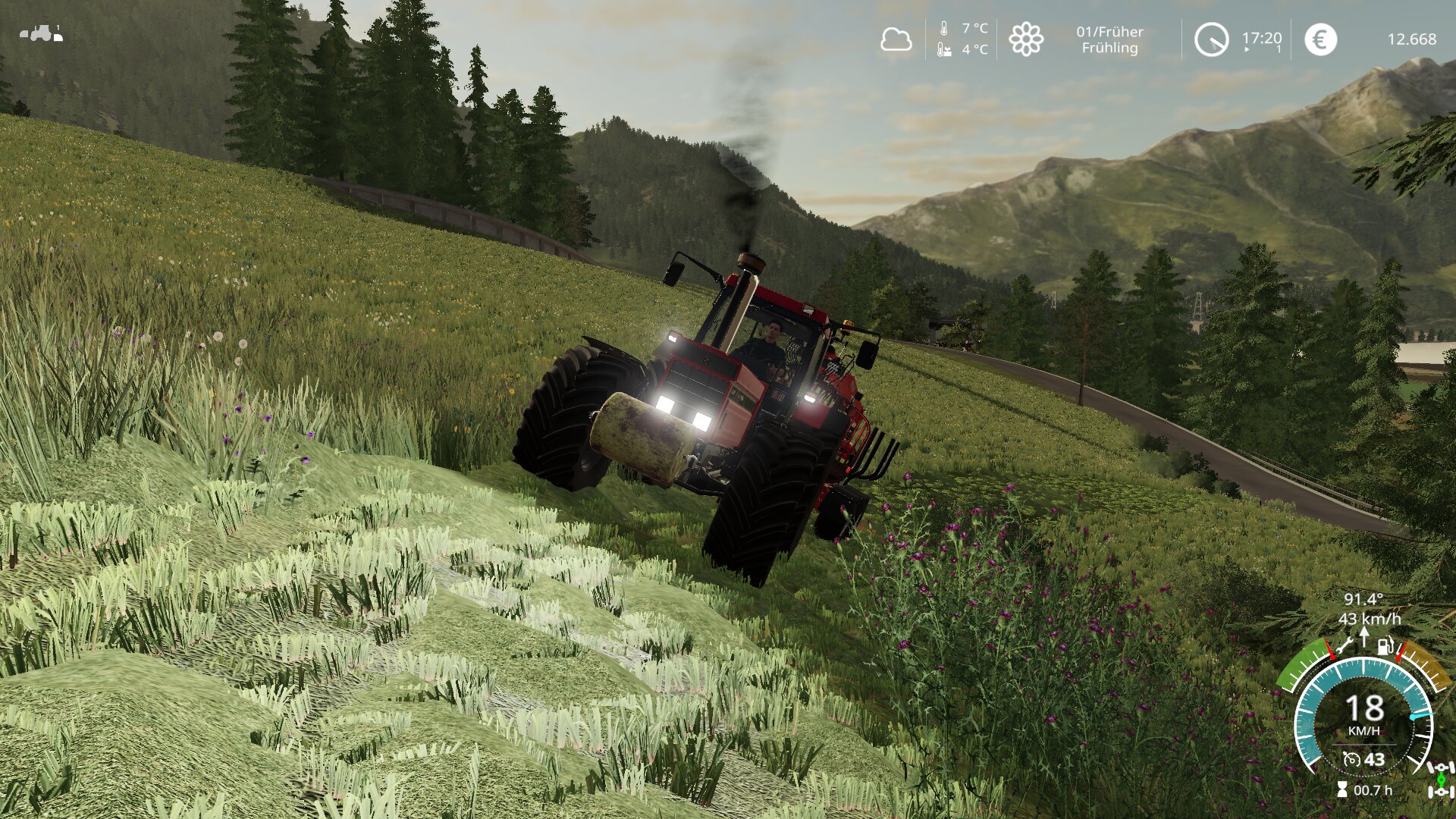Click the wrench vehicle damage icon
This screenshot has height=819, width=1456.
click(x=1345, y=646)
